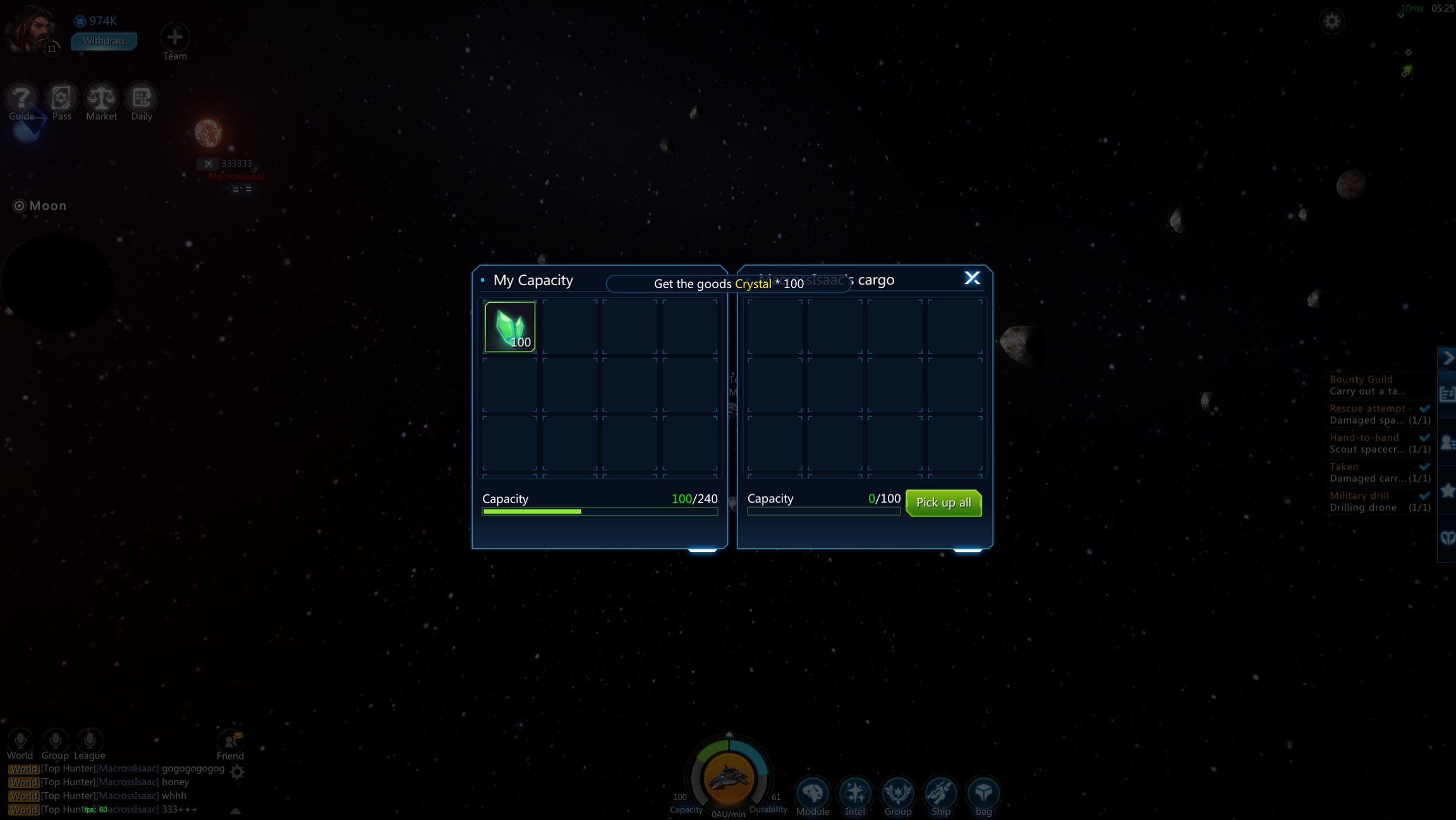Open the bag inventory
Viewport: 1456px width, 820px height.
click(983, 793)
